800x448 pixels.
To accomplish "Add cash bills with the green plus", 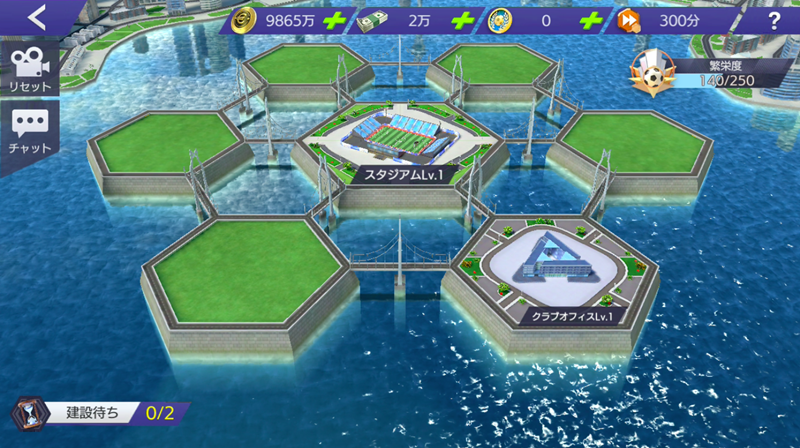I will tap(461, 20).
